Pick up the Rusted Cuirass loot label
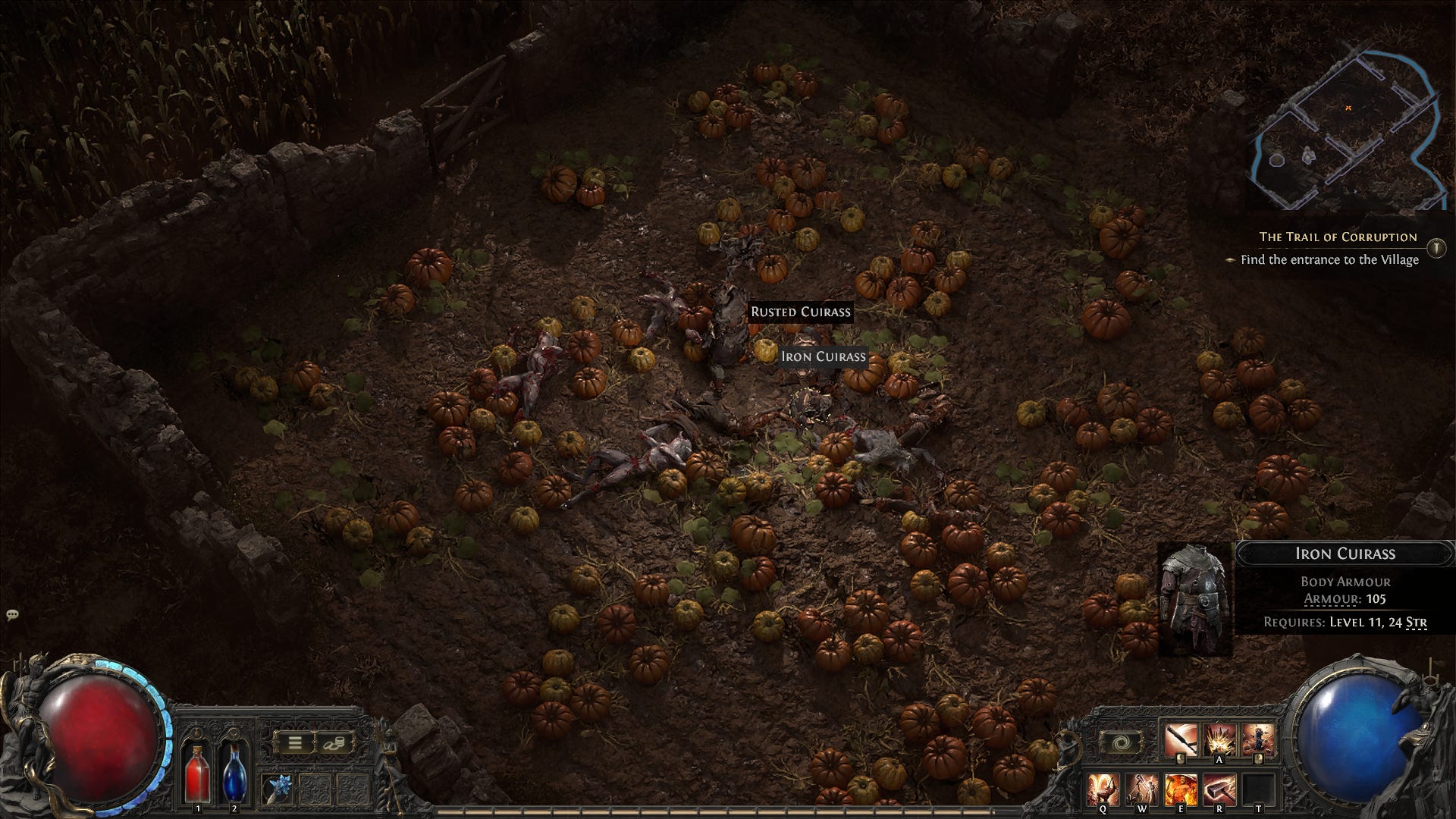The image size is (1456, 819). pyautogui.click(x=801, y=312)
